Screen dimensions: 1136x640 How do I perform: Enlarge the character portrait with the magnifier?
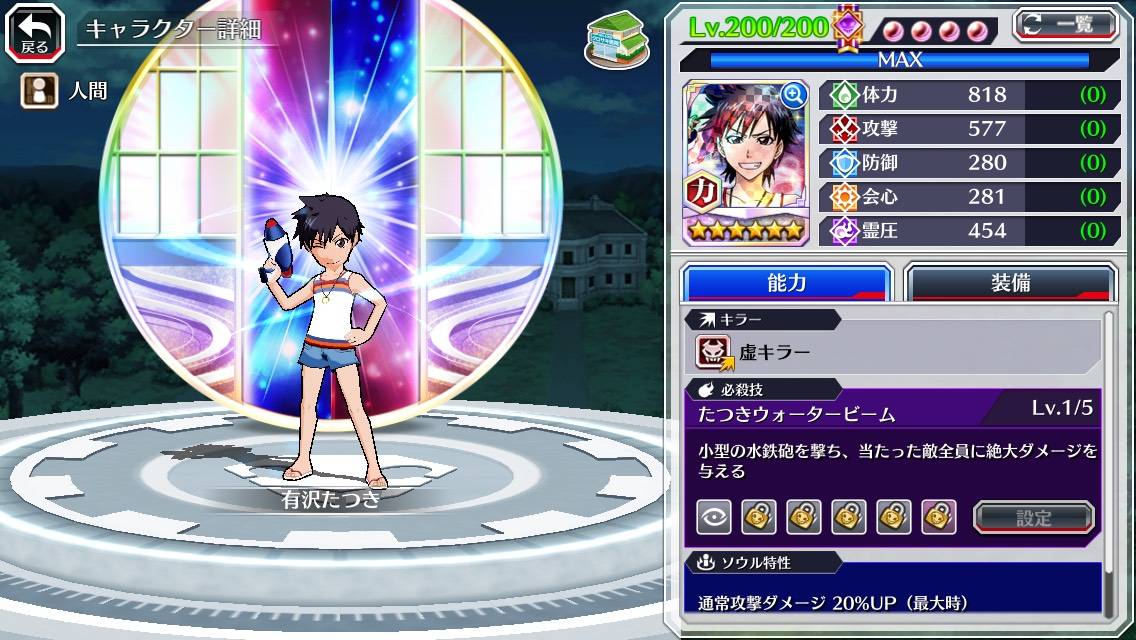click(794, 95)
